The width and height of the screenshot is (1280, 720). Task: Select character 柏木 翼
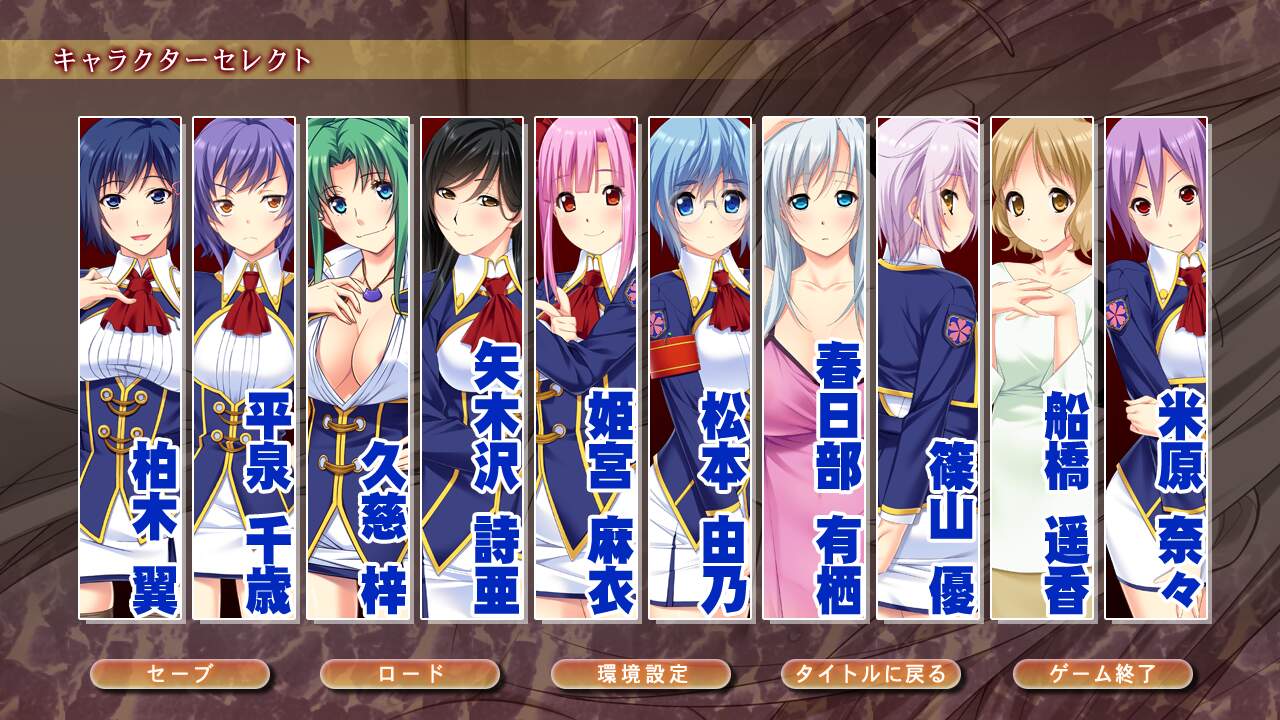[x=130, y=368]
